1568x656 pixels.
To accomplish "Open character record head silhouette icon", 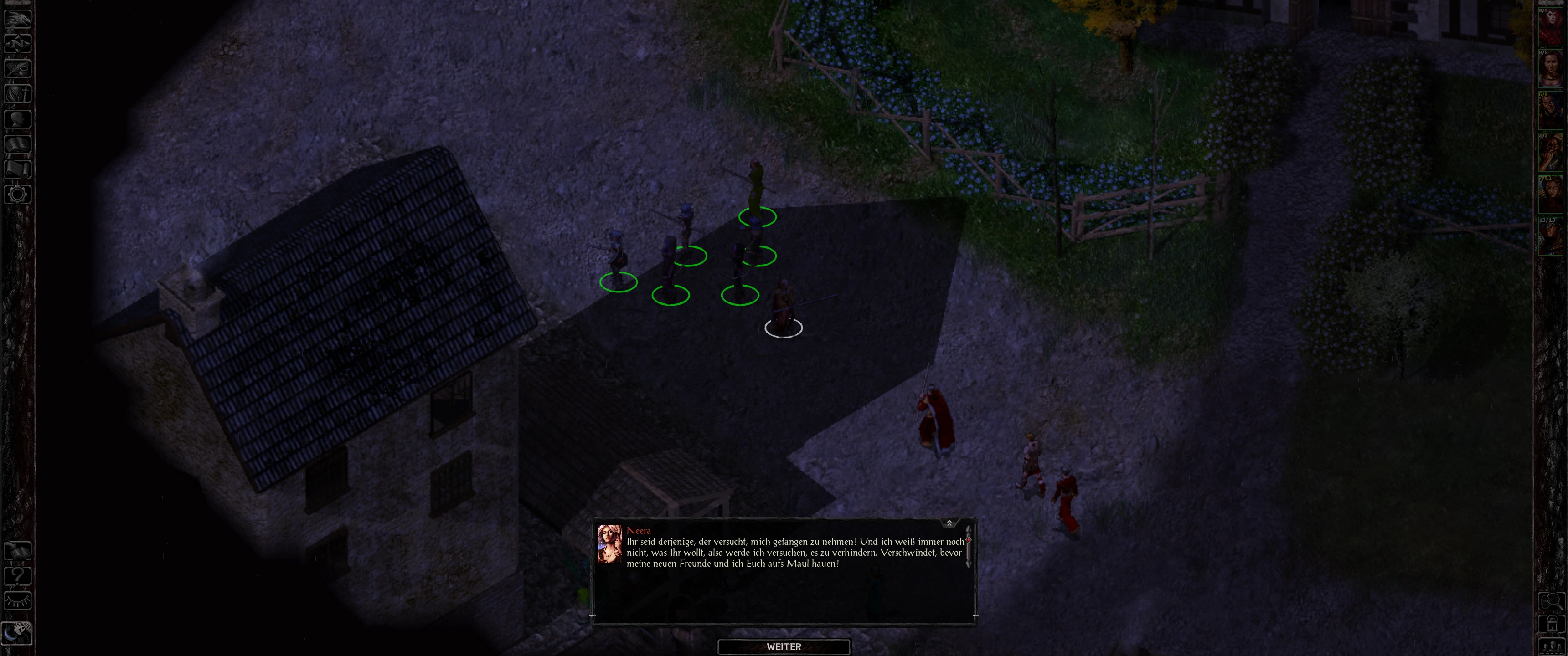I will [x=17, y=118].
